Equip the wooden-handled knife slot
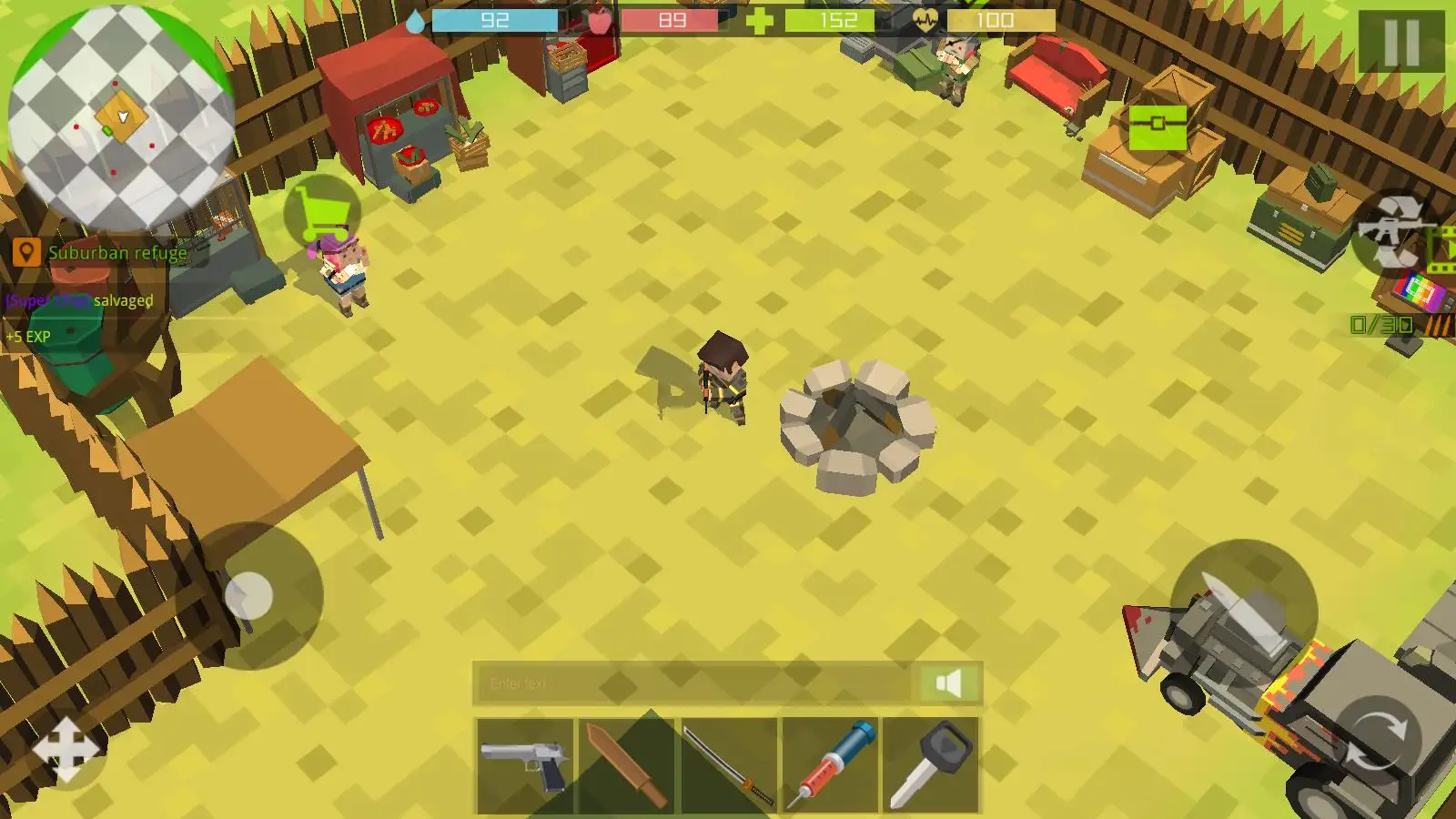 click(x=626, y=765)
